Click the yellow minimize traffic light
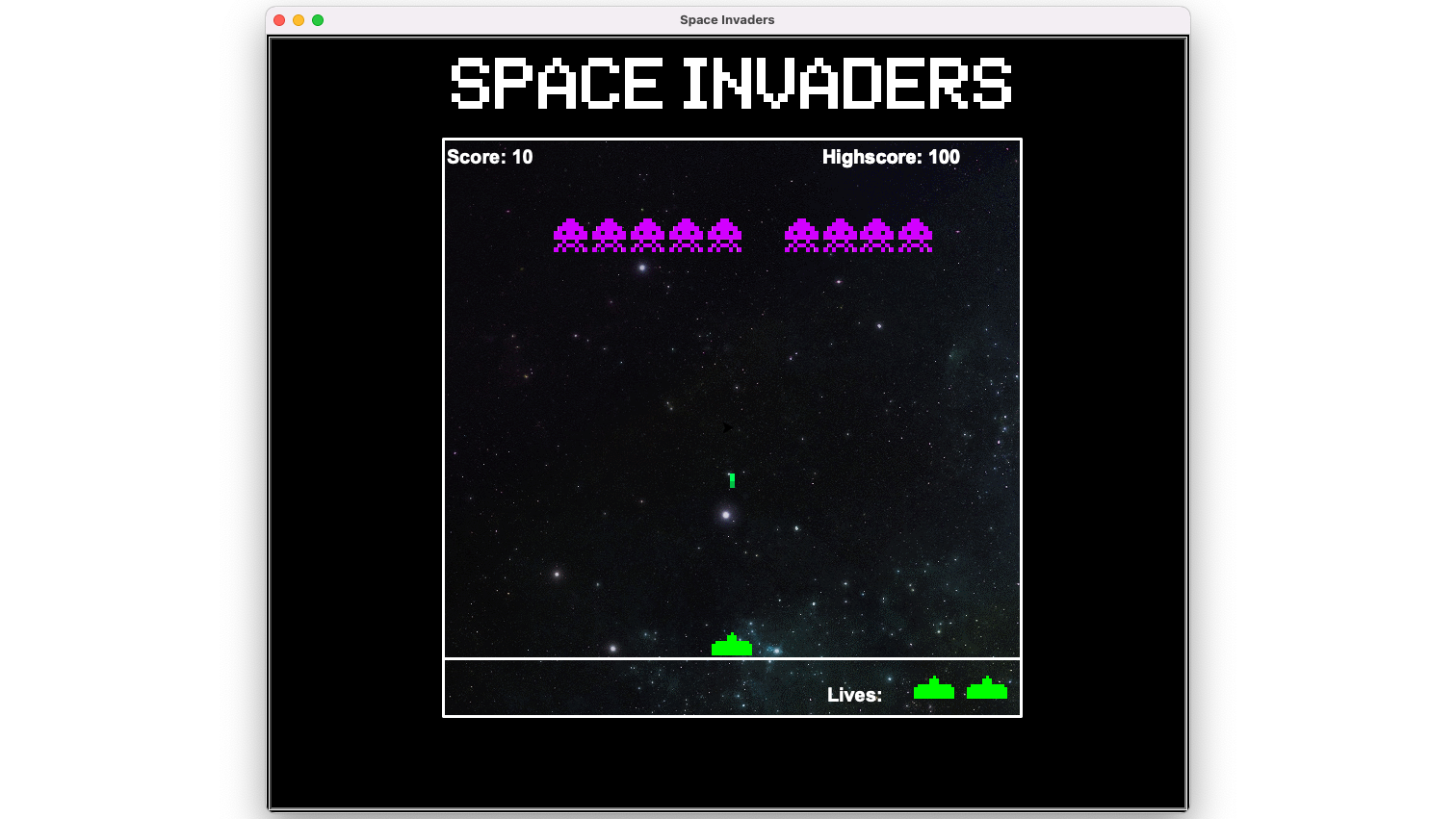Viewport: 1456px width, 819px height. pos(299,19)
